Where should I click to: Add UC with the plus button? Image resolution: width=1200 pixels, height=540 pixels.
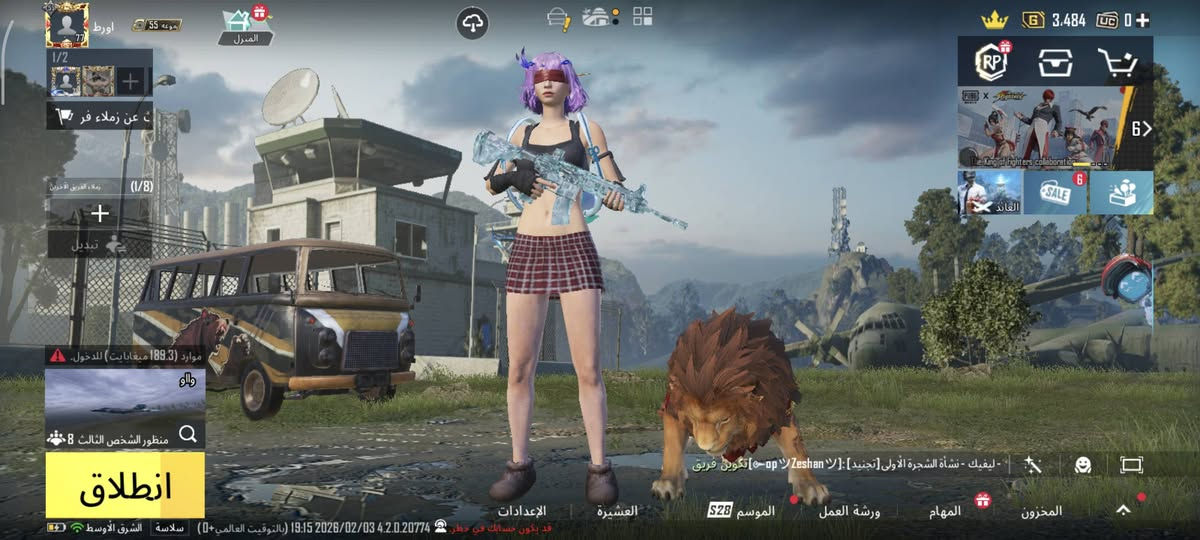[1142, 20]
